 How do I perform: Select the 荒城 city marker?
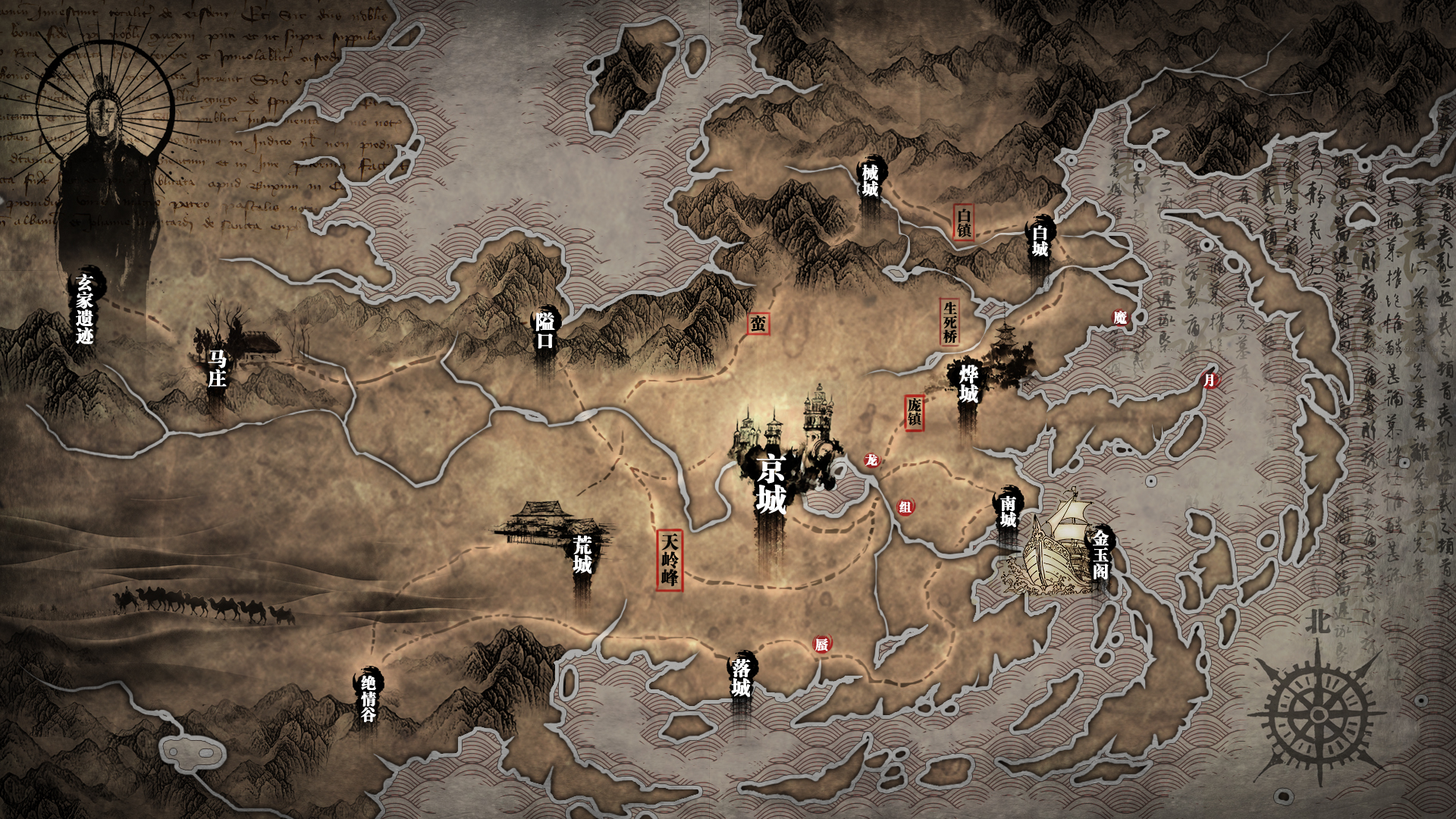(582, 555)
